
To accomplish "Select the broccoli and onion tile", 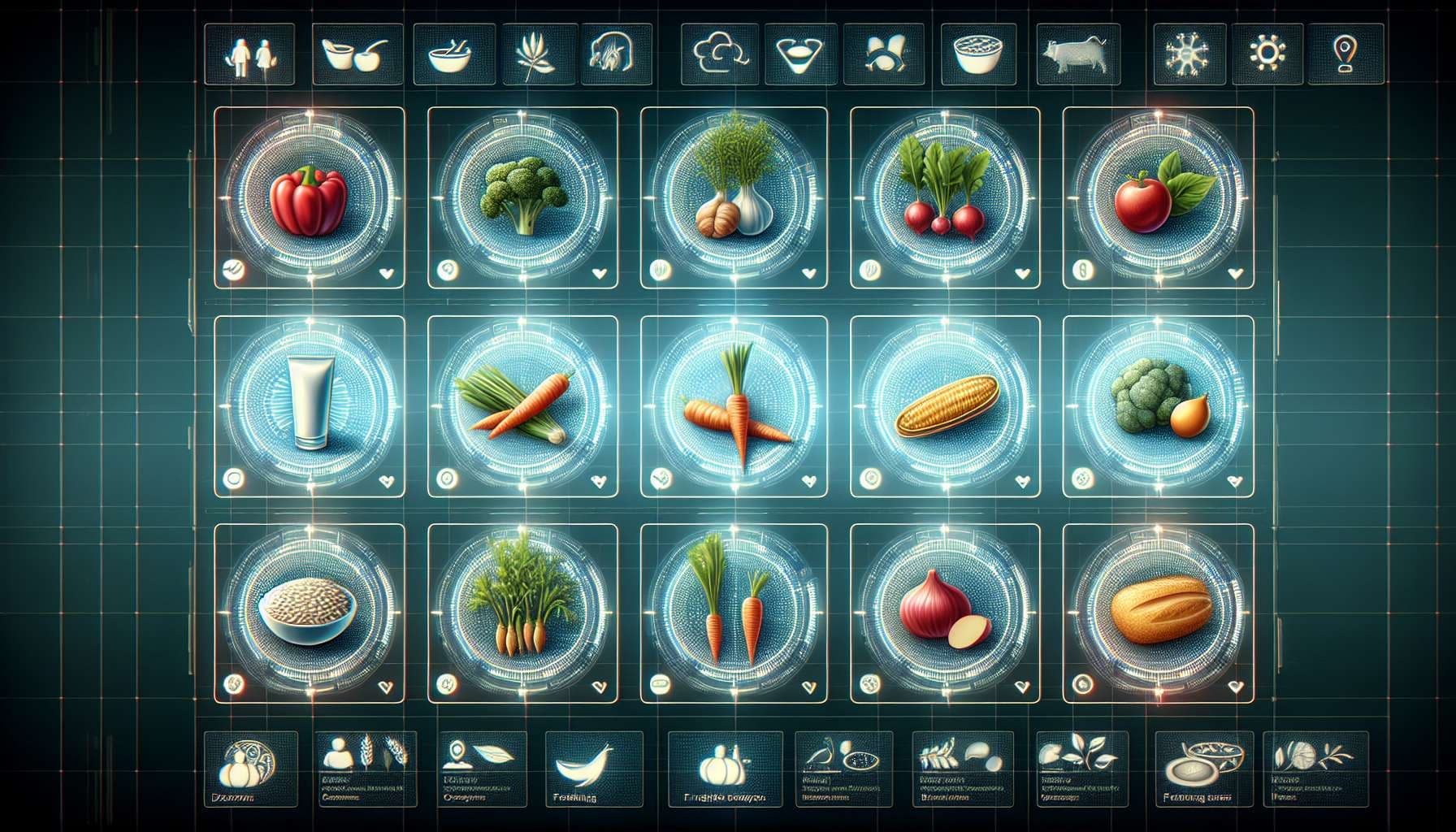I will point(1157,405).
